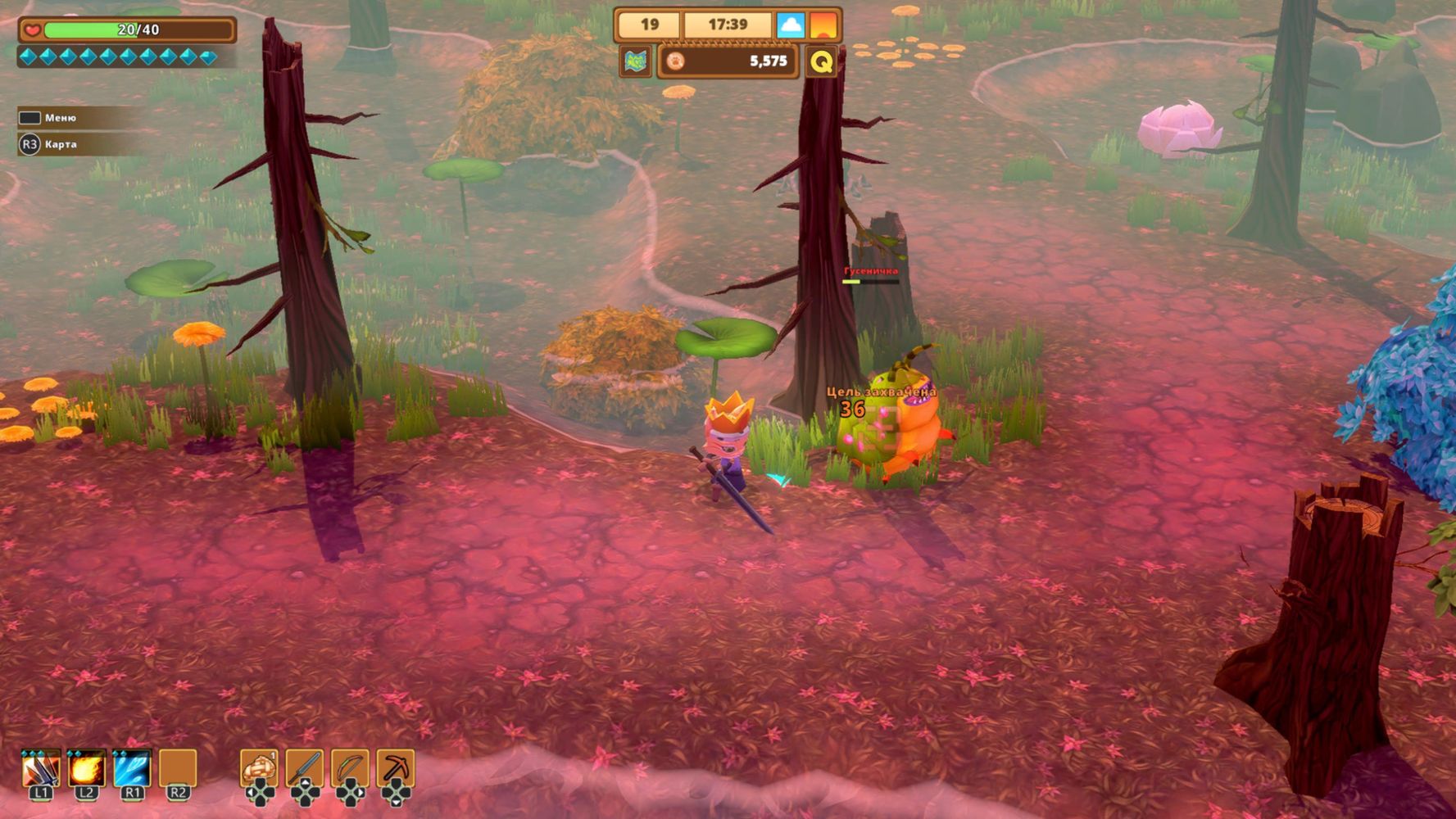
Task: Select the empty fourth skill slot
Action: (x=178, y=770)
